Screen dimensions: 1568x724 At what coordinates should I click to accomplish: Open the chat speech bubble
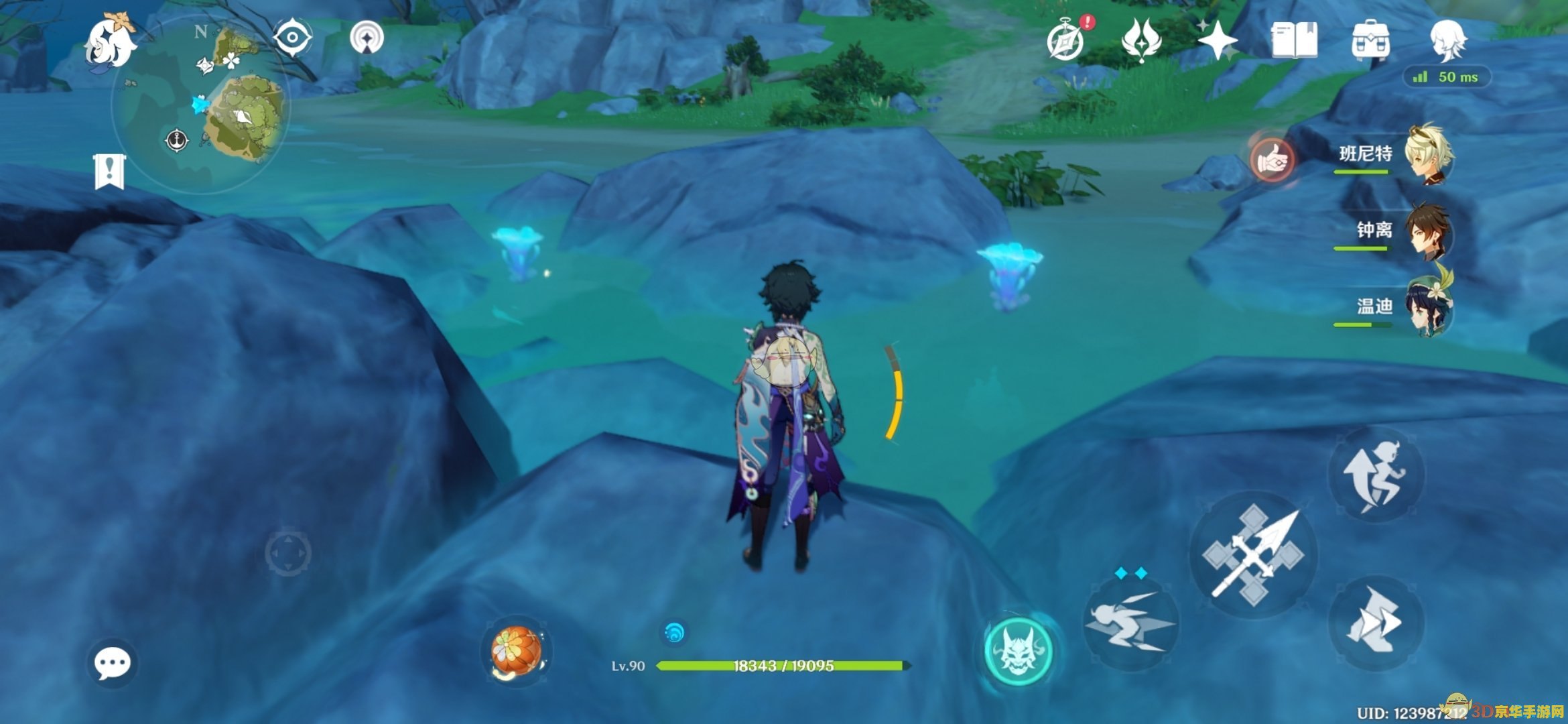(x=112, y=663)
